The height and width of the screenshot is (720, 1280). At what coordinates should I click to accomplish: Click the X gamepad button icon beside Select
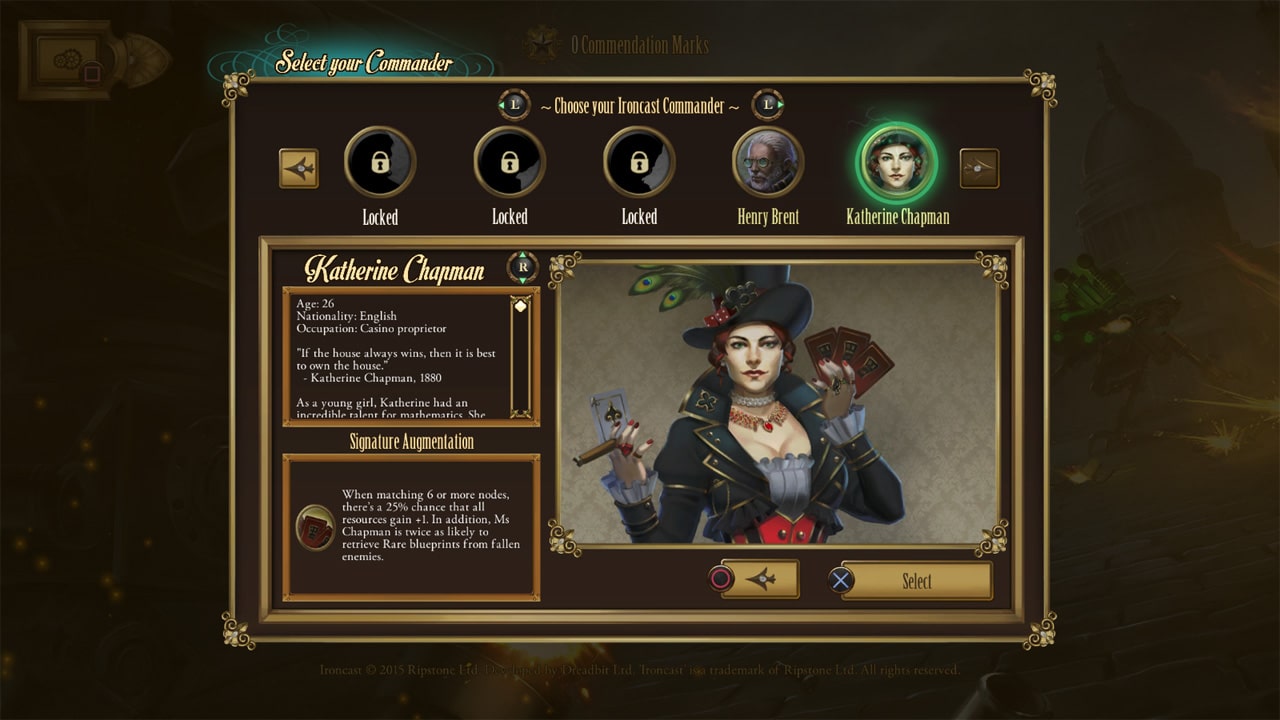coord(843,580)
